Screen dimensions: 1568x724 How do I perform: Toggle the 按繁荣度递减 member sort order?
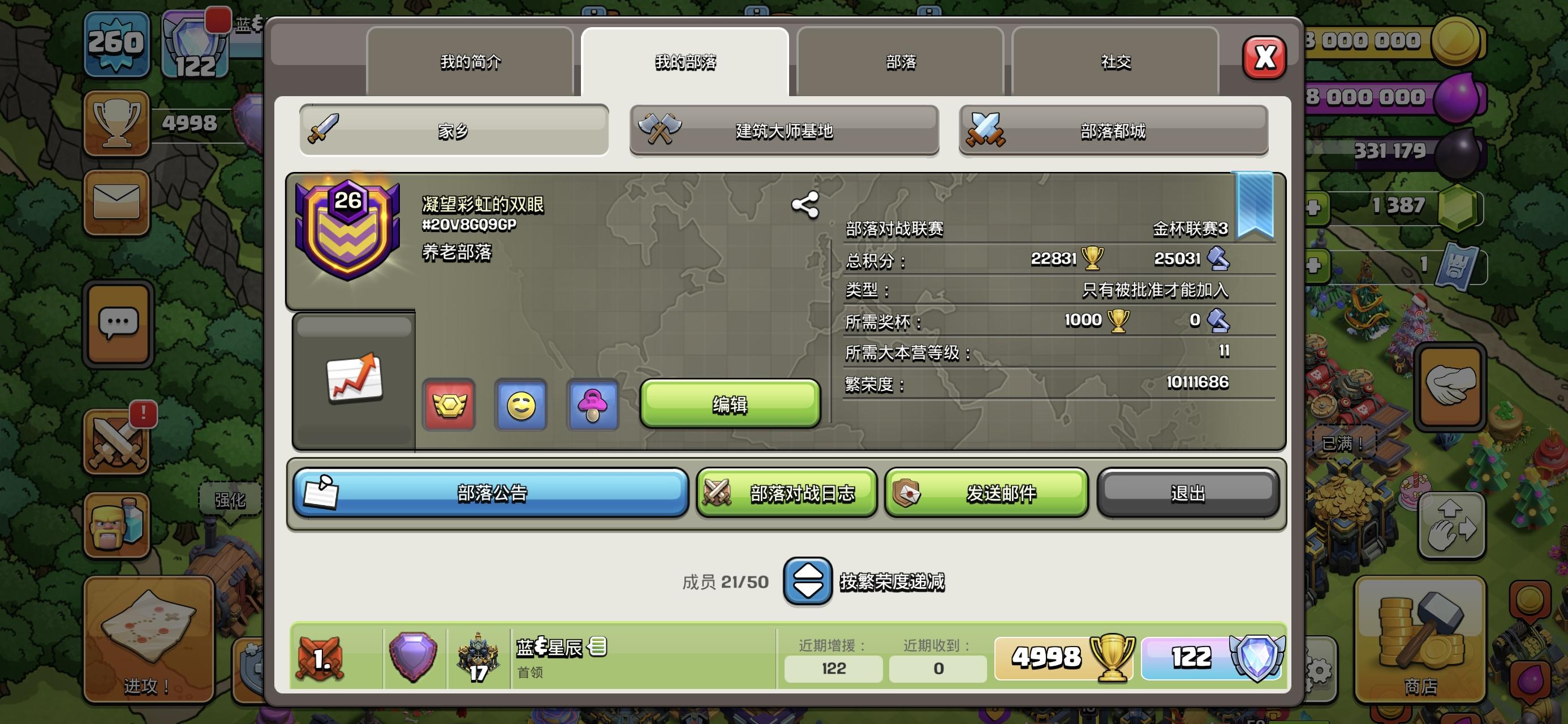click(x=808, y=581)
